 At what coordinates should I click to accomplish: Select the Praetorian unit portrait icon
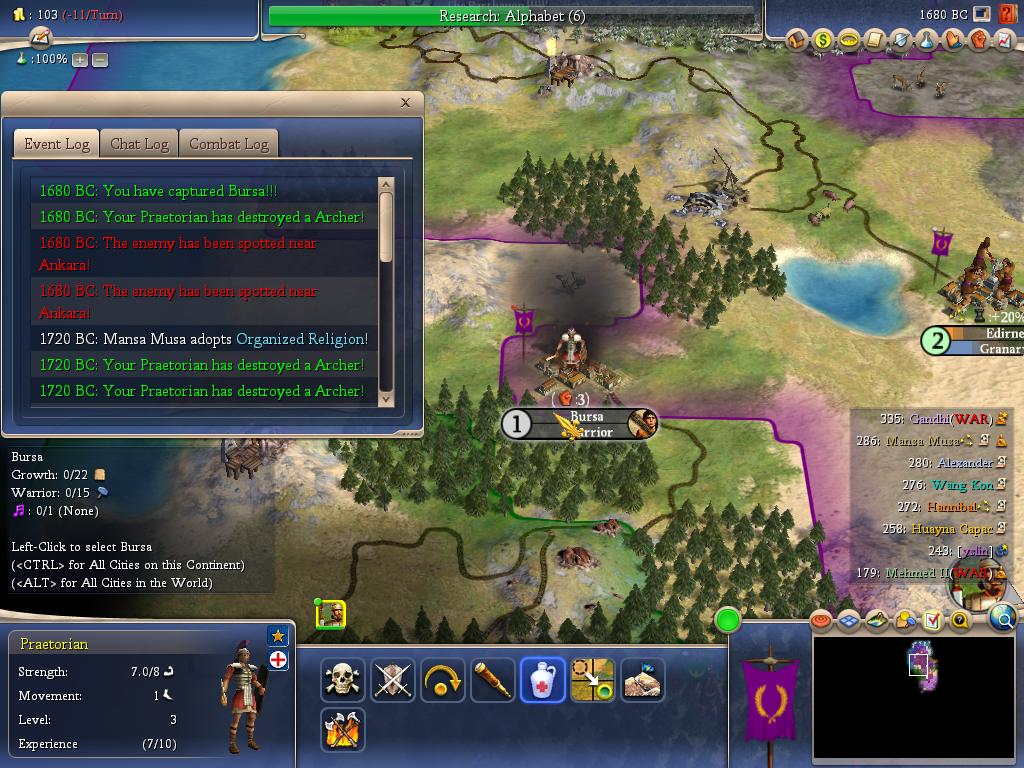coord(331,615)
